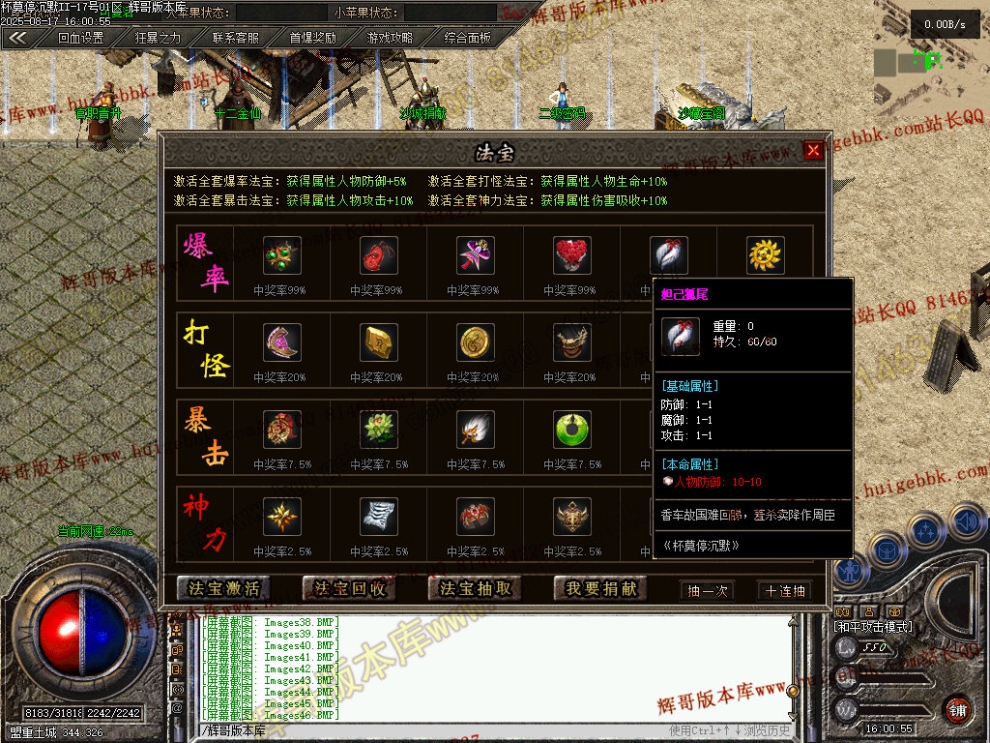This screenshot has height=743, width=990.
Task: Open the 回血设置 healing settings
Action: point(81,38)
